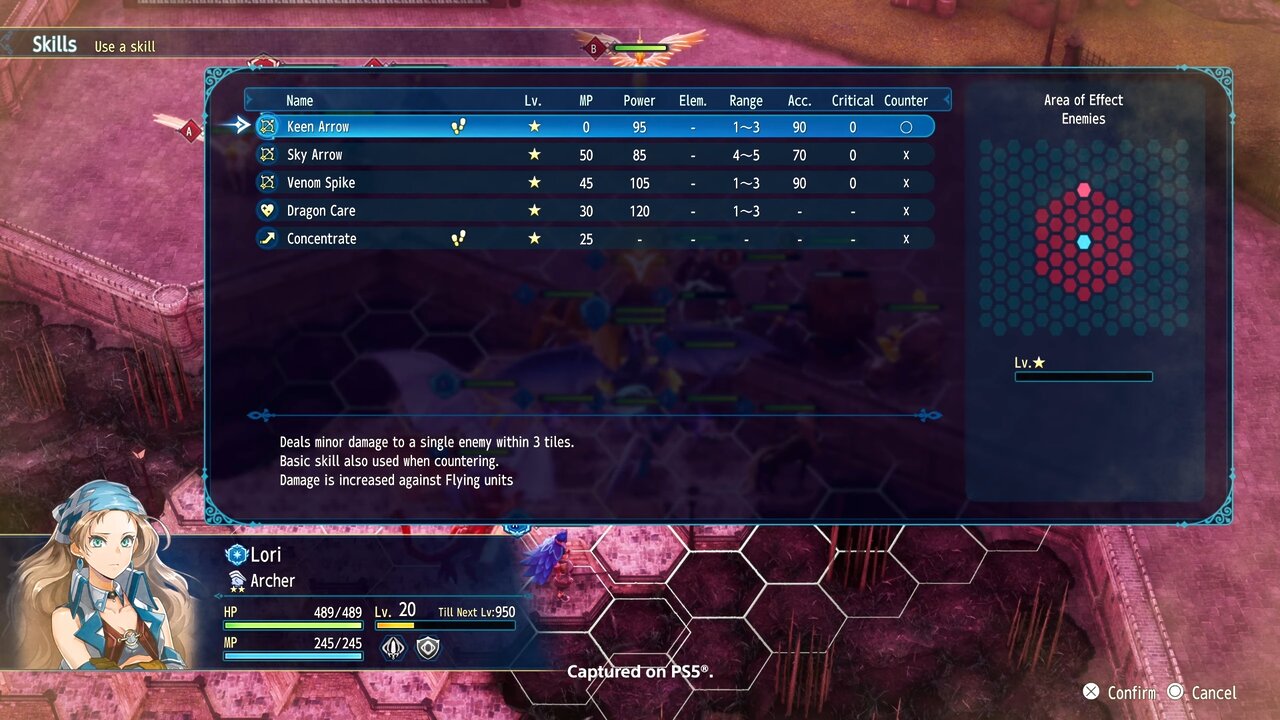1280x720 pixels.
Task: Click Lori's character portrait
Action: click(100, 580)
